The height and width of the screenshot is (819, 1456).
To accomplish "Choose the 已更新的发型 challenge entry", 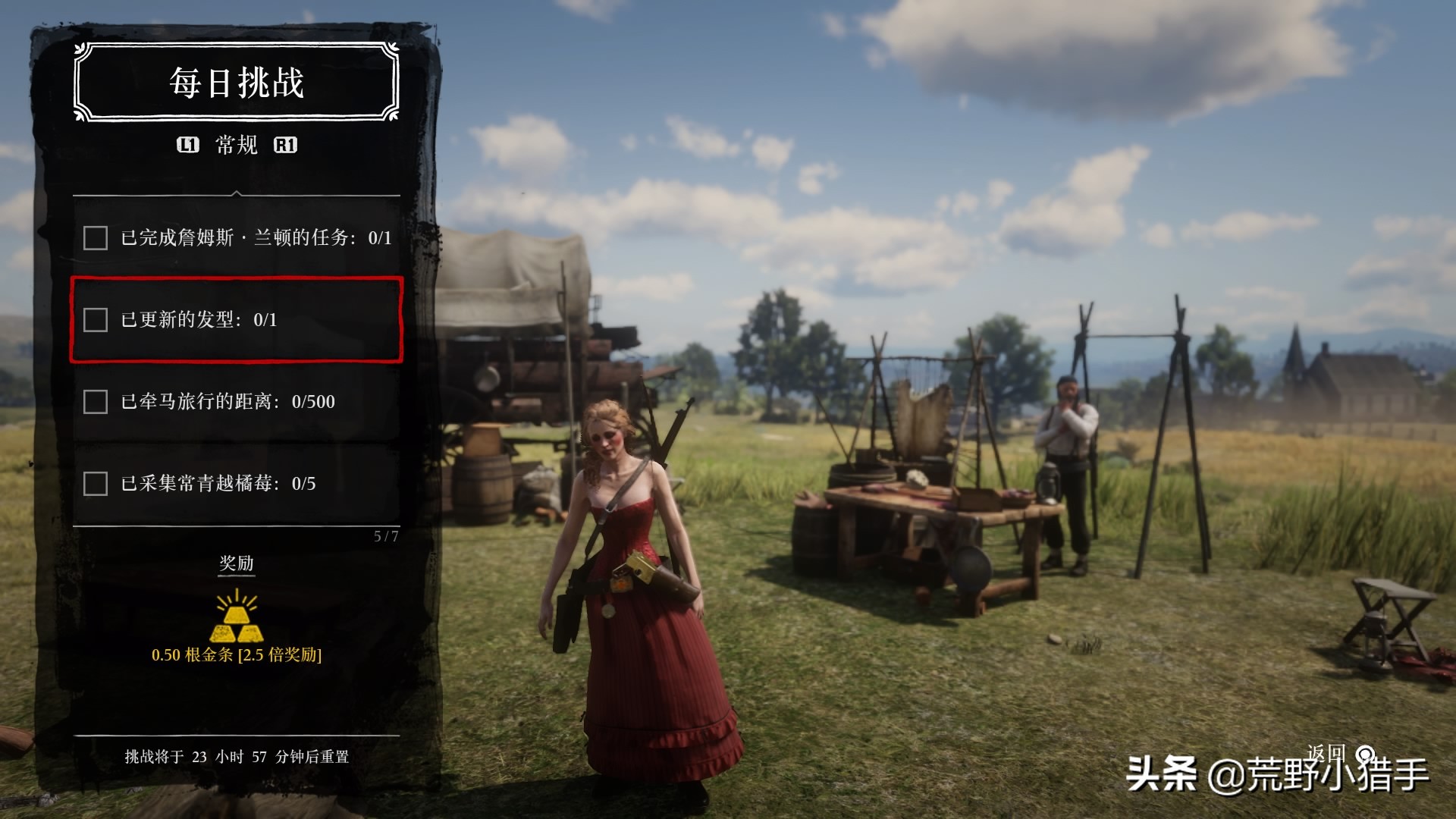I will click(x=237, y=320).
